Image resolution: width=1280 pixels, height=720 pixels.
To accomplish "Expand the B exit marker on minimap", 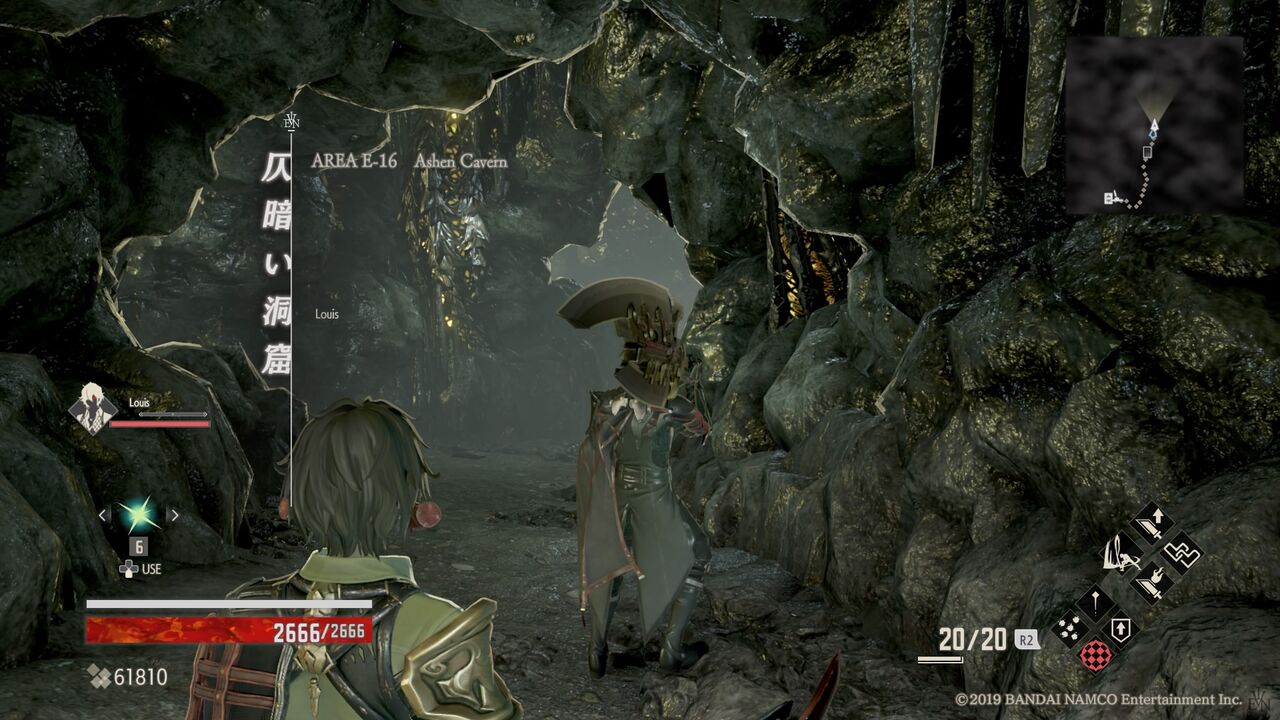I will click(x=1108, y=196).
